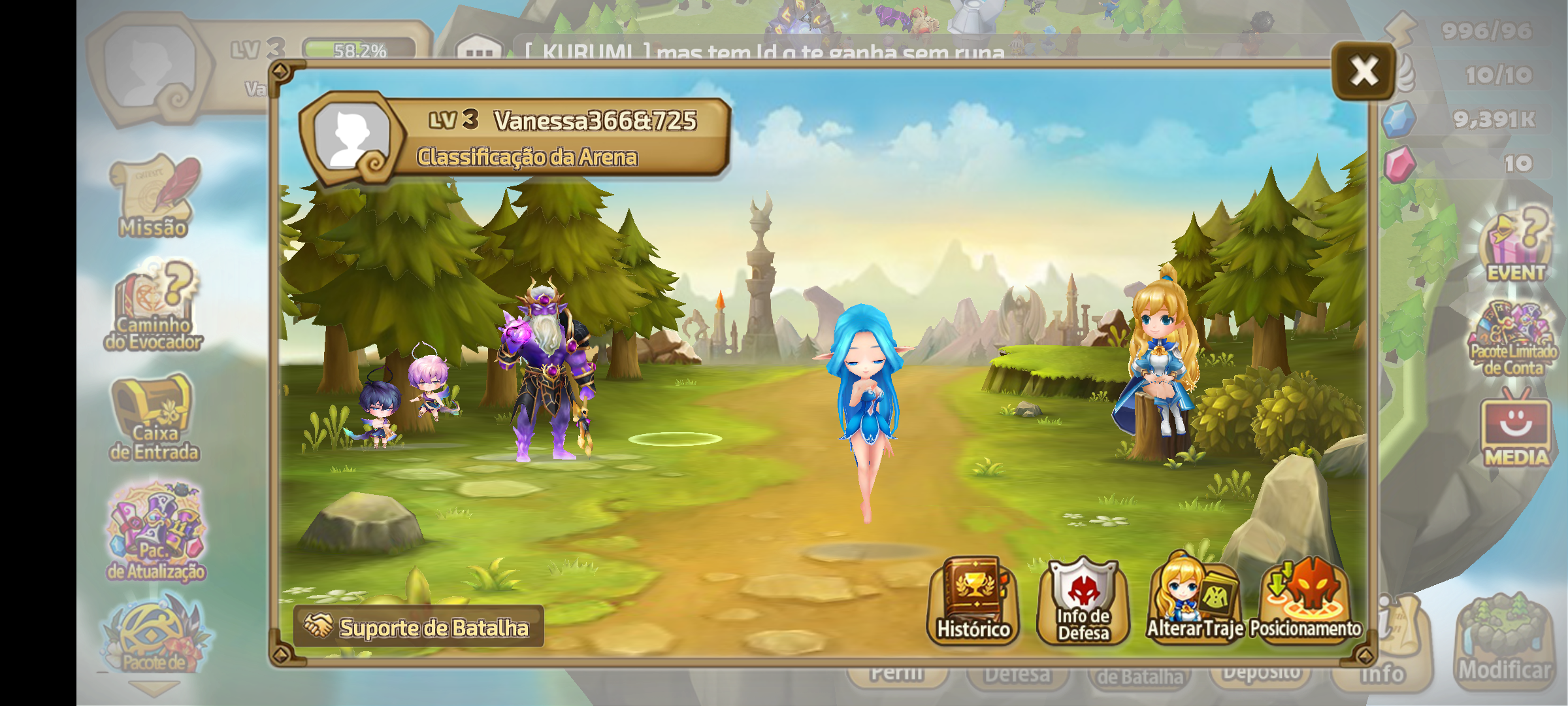Screen dimensions: 1568x706
Task: Open the Missão quest scroll
Action: 155,196
